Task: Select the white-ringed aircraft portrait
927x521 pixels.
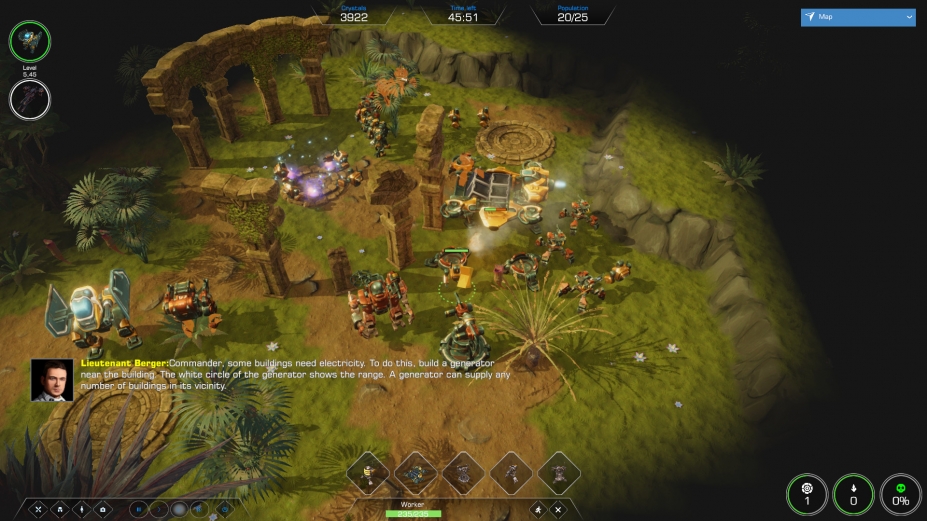Action: pos(30,99)
